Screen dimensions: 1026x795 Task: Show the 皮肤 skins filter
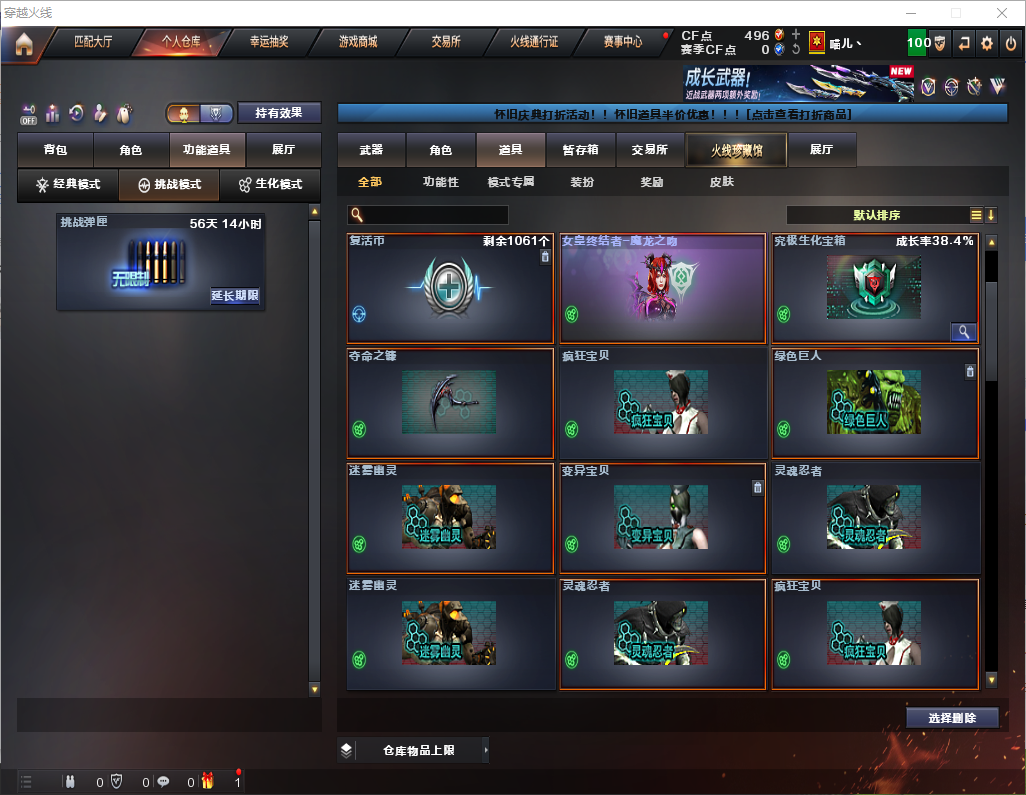click(x=721, y=182)
